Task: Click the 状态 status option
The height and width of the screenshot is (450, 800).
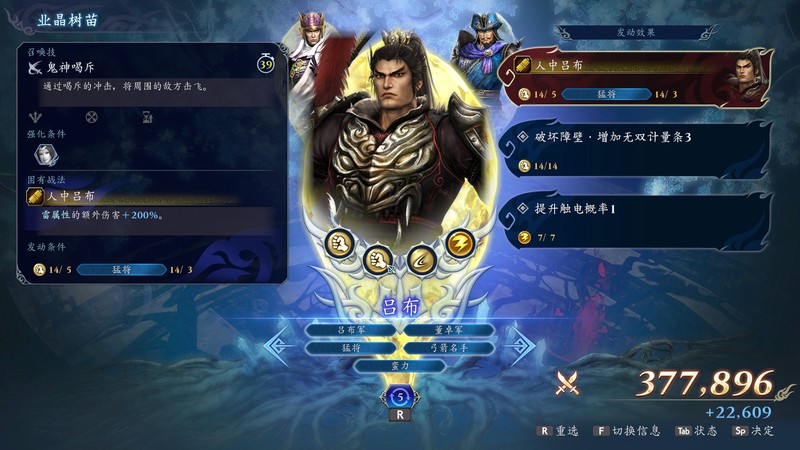Action: pos(697,431)
